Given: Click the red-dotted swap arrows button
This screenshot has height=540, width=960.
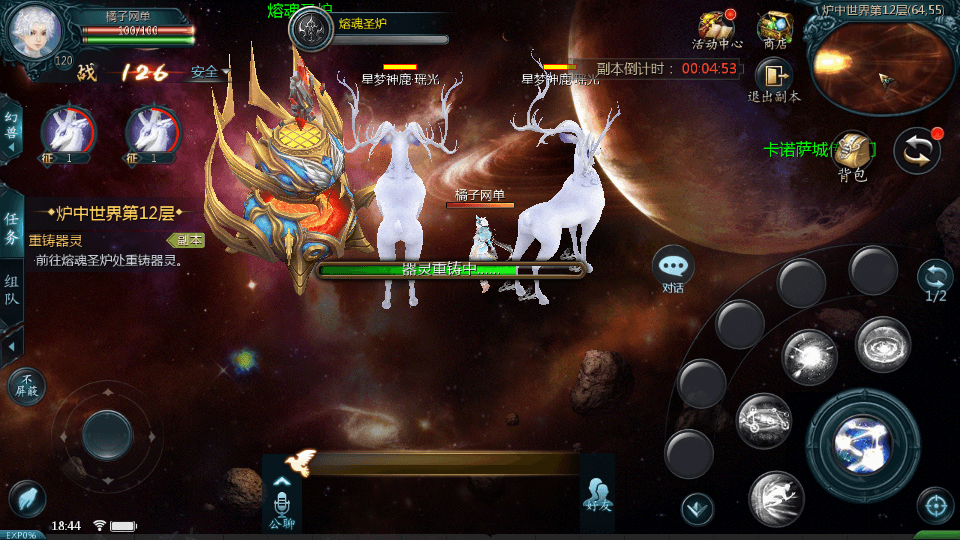Looking at the screenshot, I should coord(917,150).
